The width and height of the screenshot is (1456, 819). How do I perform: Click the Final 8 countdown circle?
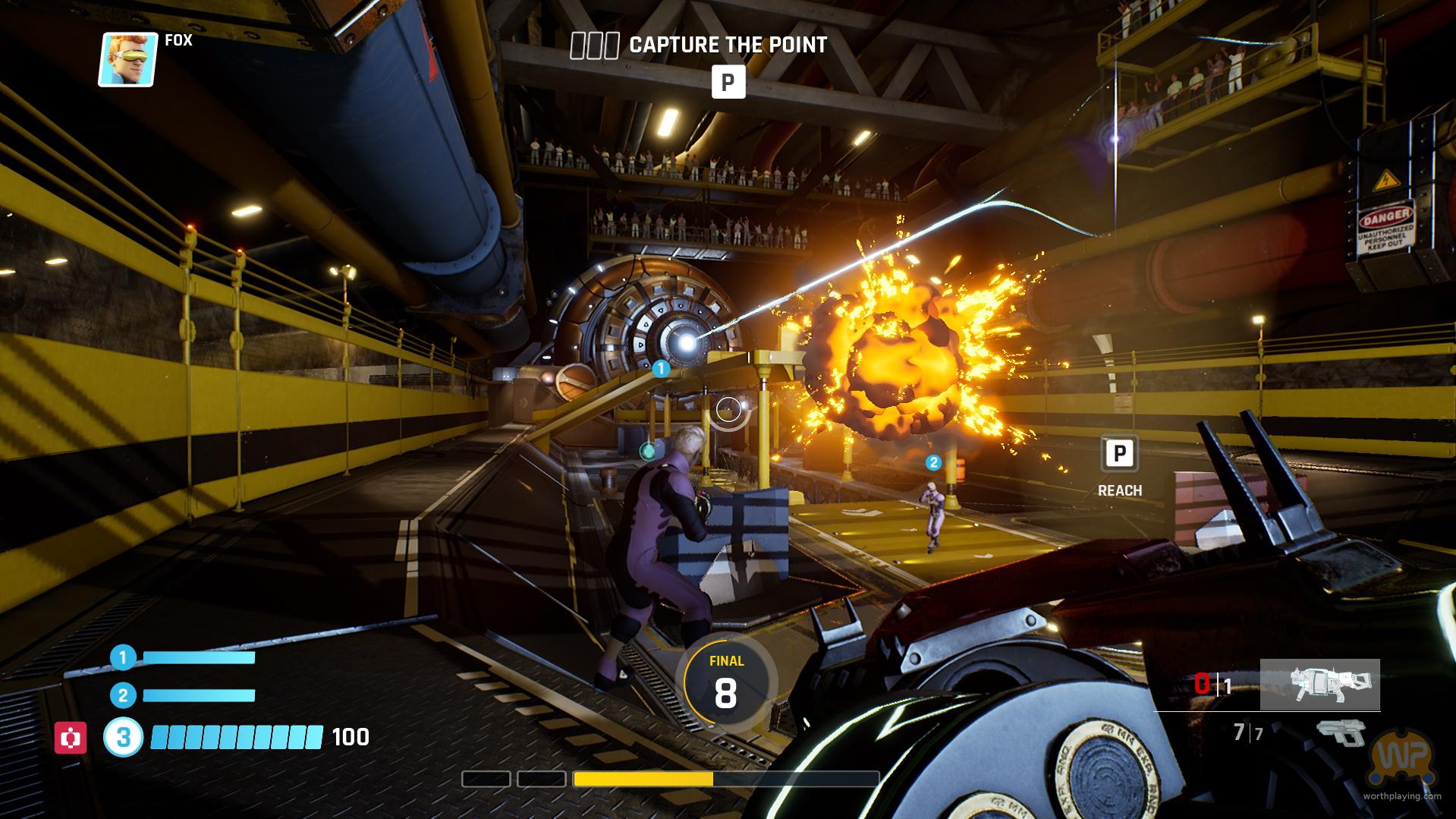tap(726, 682)
